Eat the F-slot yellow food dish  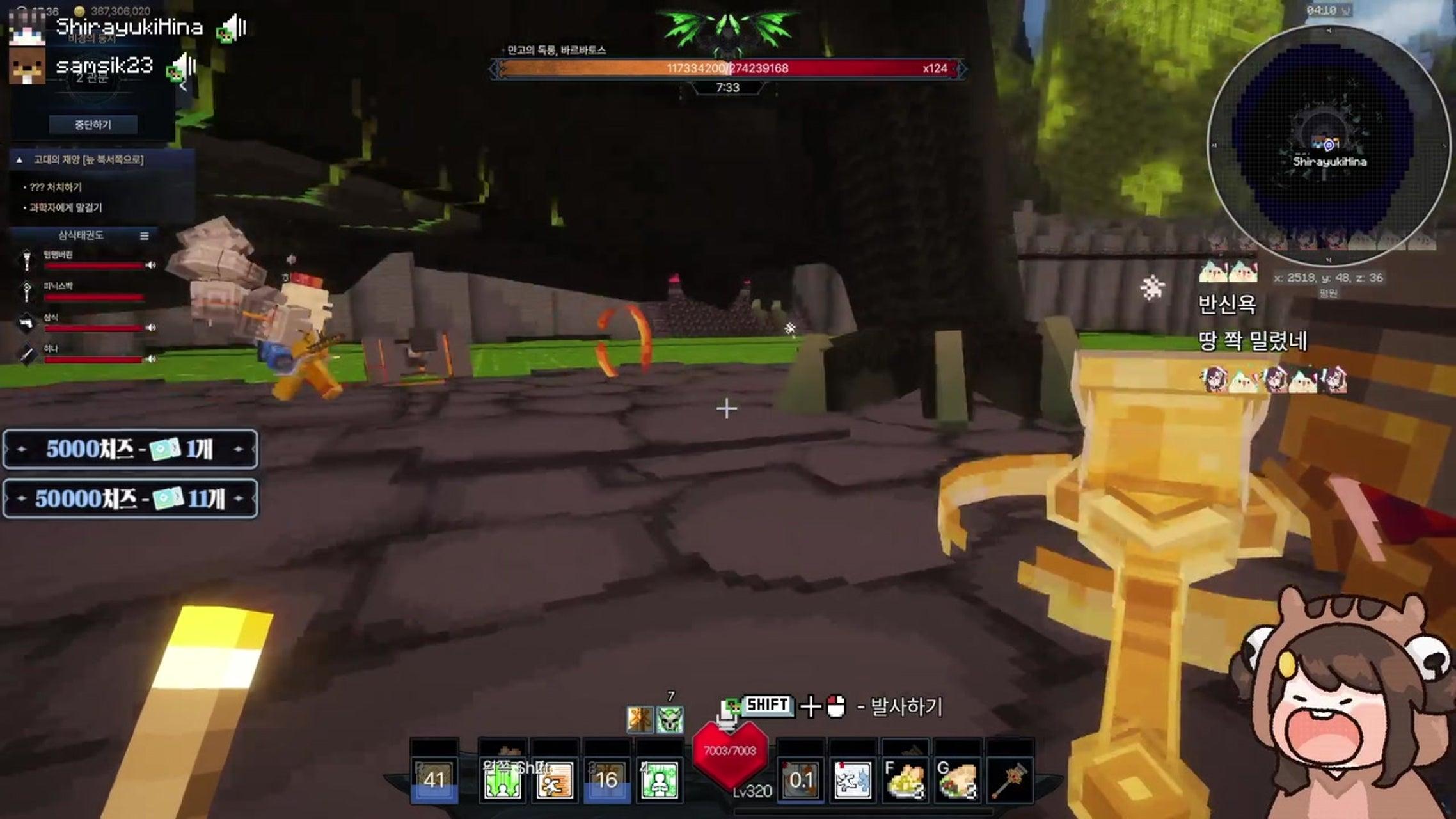pyautogui.click(x=905, y=781)
